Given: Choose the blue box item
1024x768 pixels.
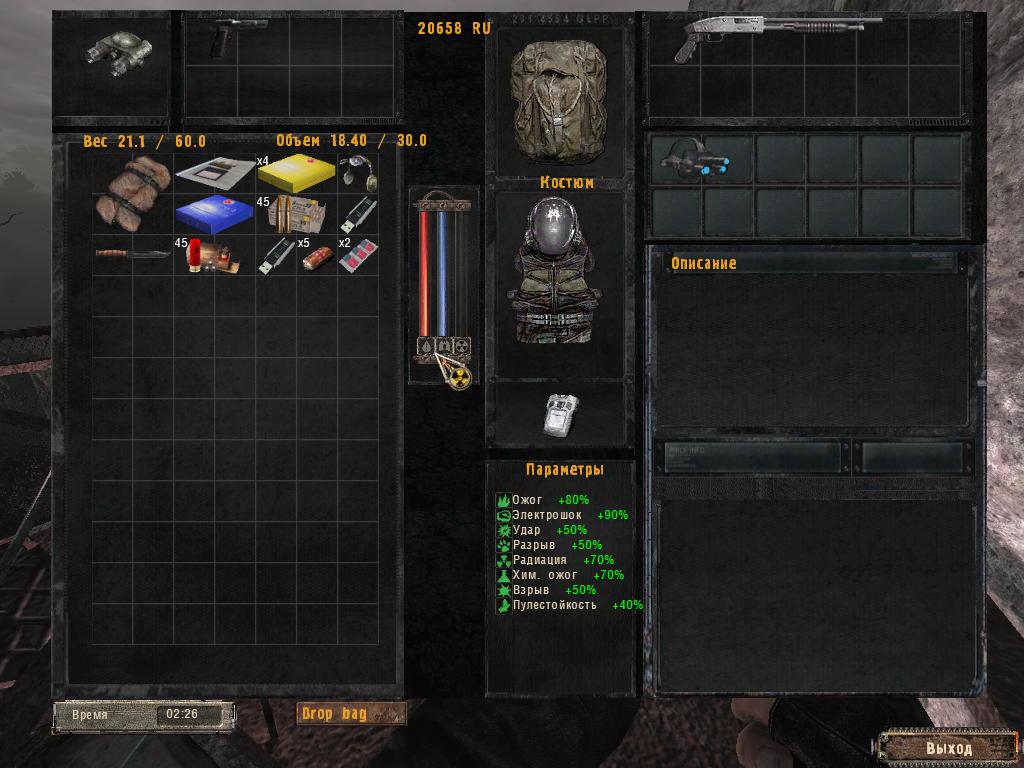Looking at the screenshot, I should [214, 213].
